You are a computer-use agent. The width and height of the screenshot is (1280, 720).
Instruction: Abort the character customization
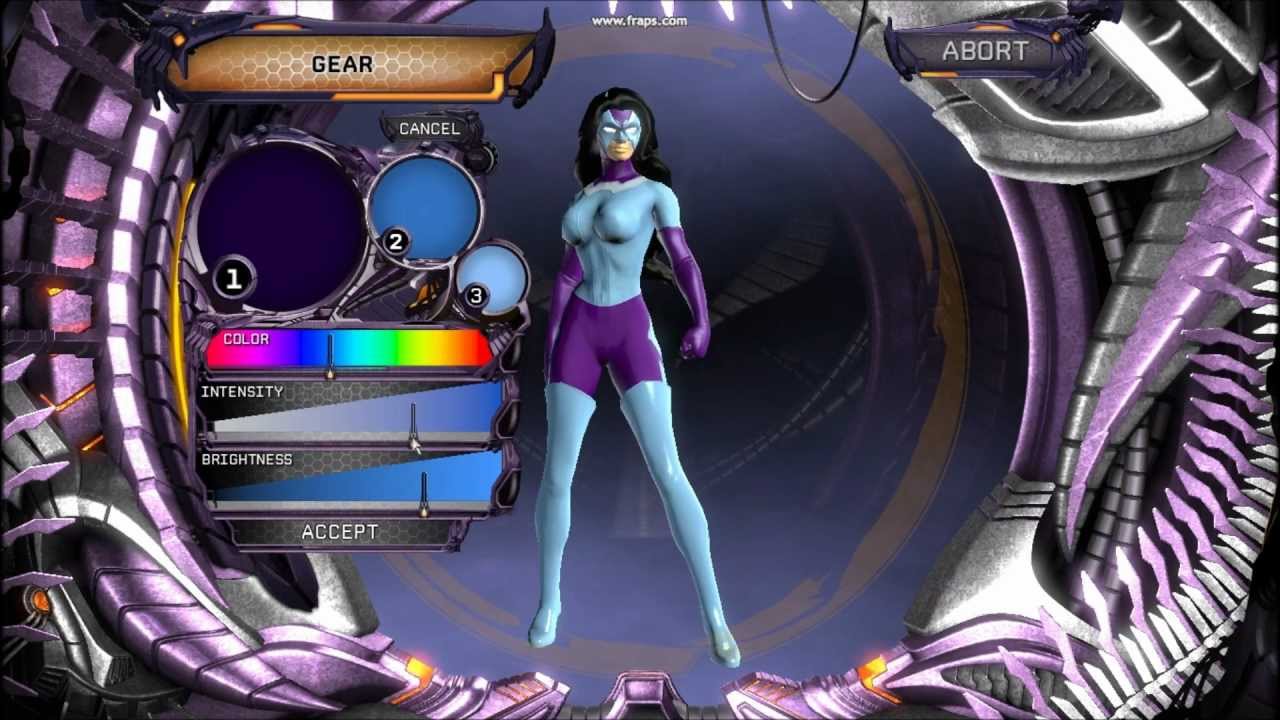[x=984, y=51]
